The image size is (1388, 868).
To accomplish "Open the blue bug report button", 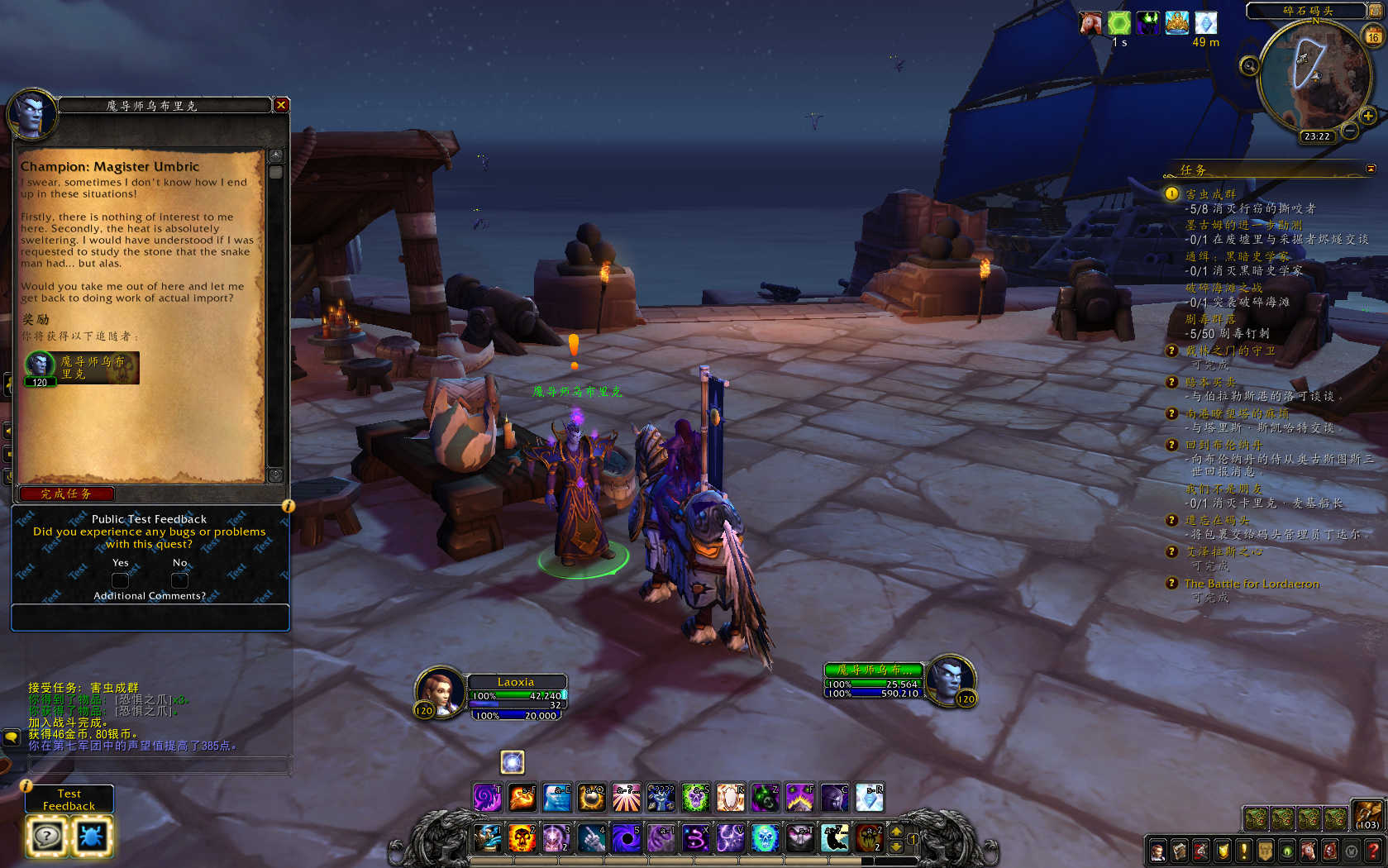I will (90, 837).
